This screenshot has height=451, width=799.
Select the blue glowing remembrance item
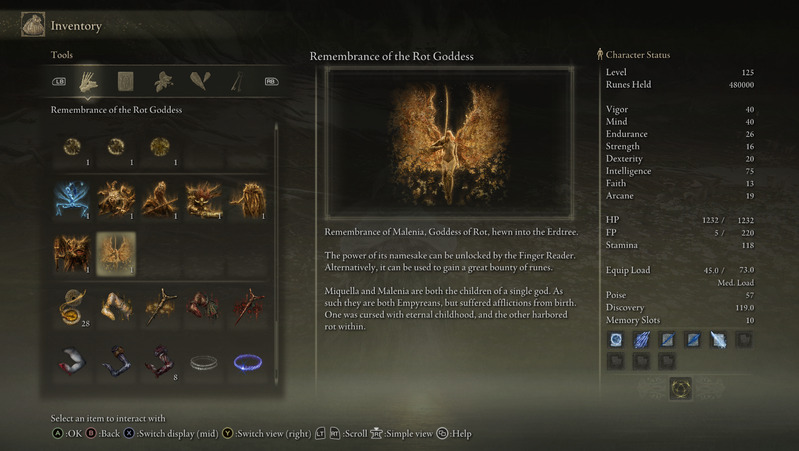(x=72, y=200)
